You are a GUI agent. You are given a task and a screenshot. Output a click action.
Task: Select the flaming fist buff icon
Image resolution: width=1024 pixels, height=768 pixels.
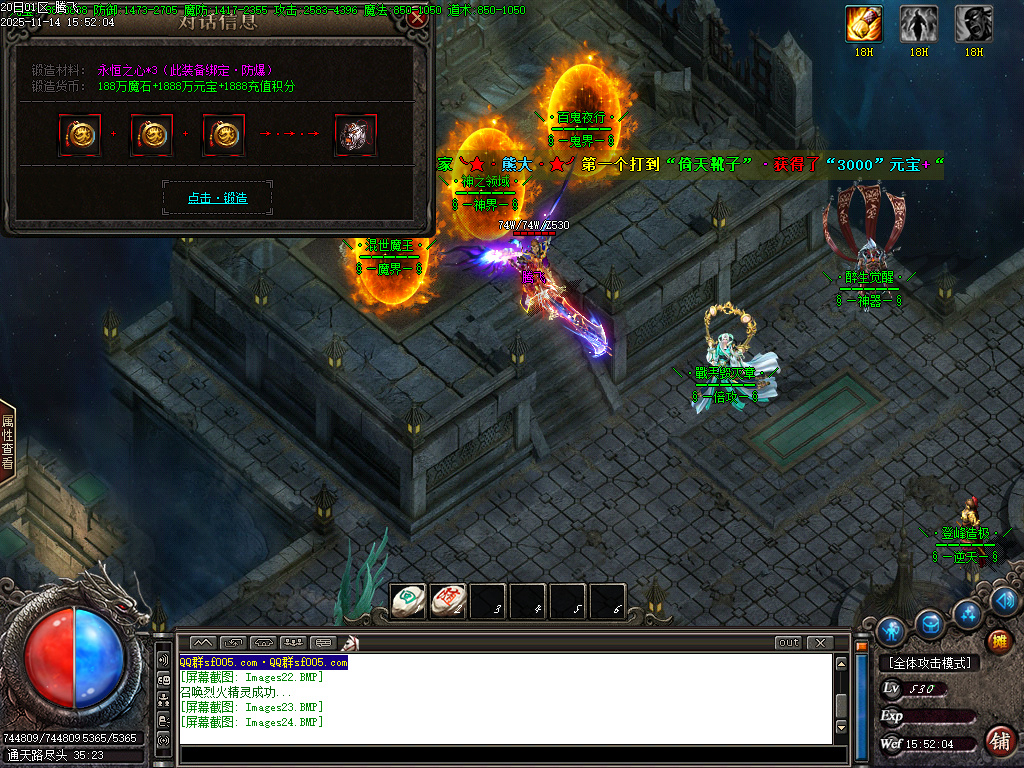(x=864, y=23)
